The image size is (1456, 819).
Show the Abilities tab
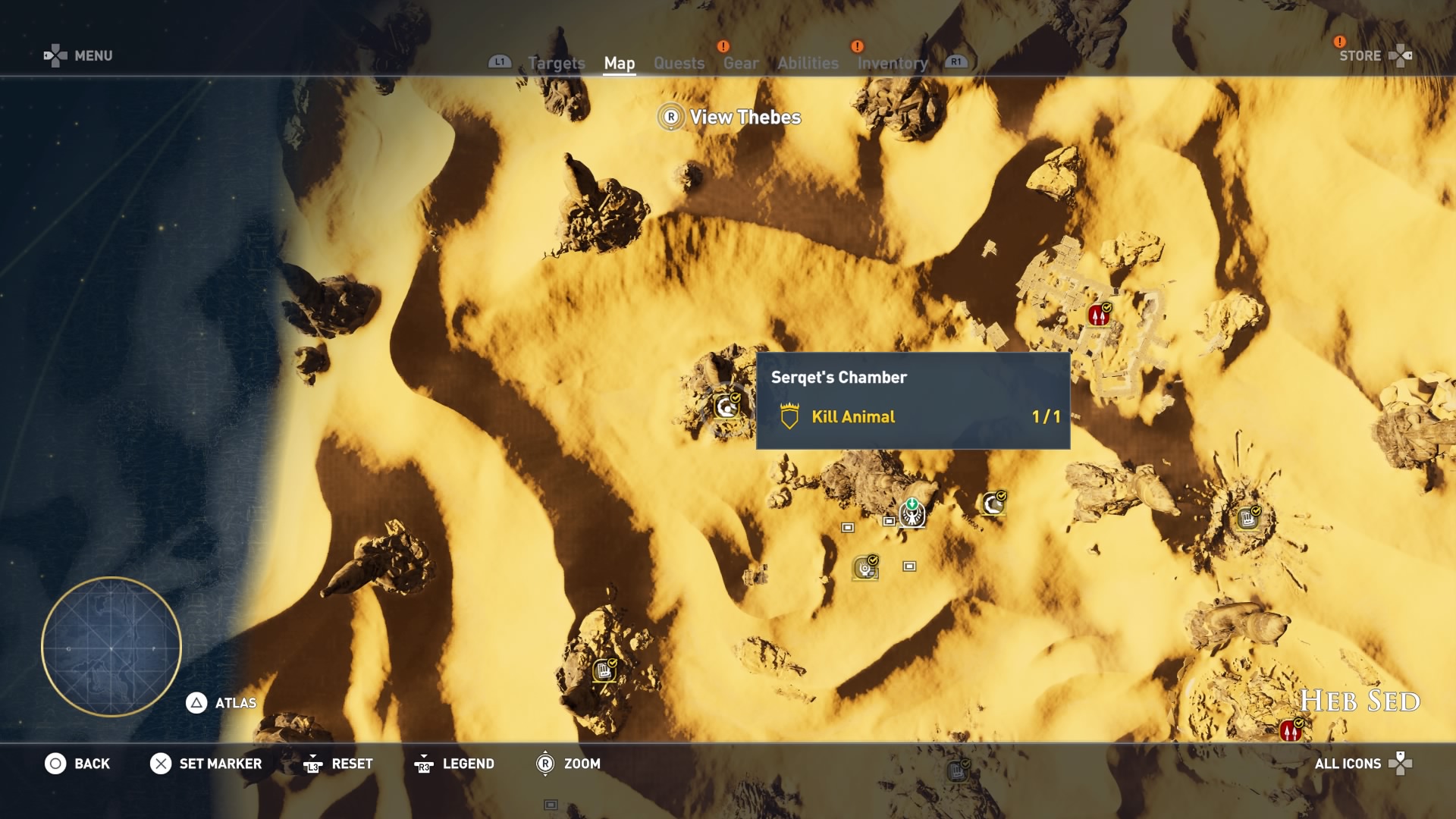click(x=808, y=64)
